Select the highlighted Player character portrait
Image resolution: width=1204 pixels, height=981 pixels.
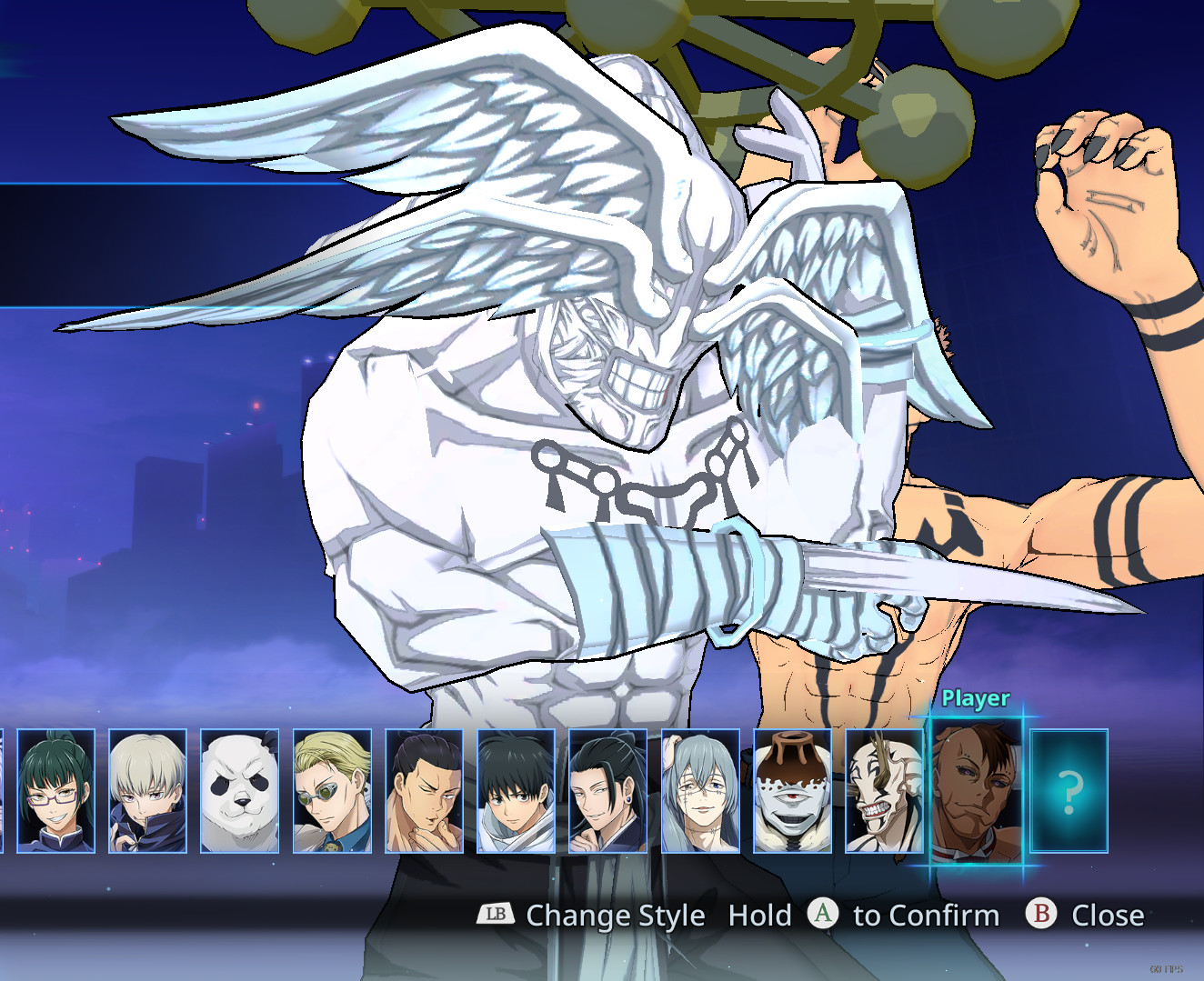977,791
